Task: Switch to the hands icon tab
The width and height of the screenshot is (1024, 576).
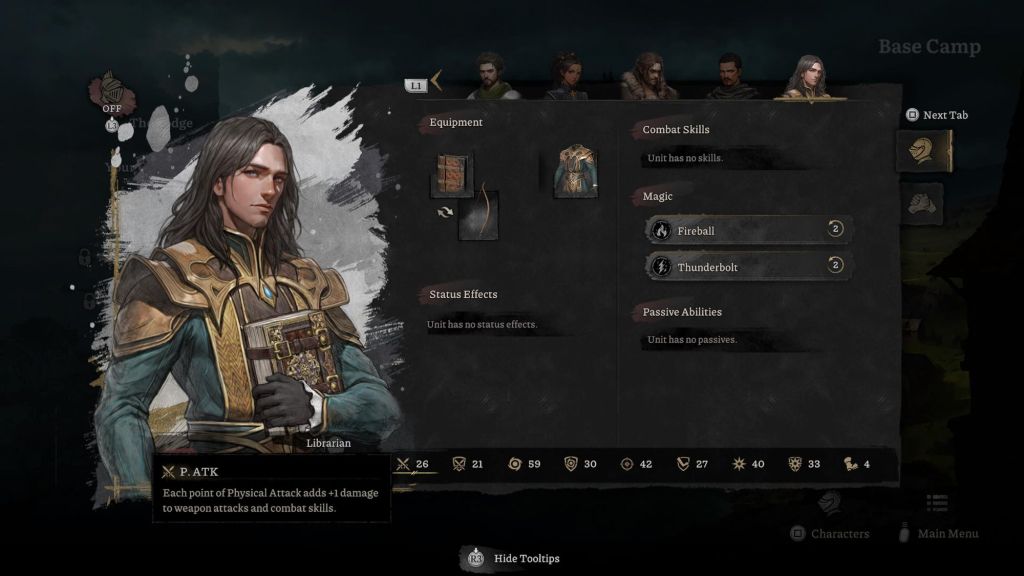Action: [x=924, y=203]
